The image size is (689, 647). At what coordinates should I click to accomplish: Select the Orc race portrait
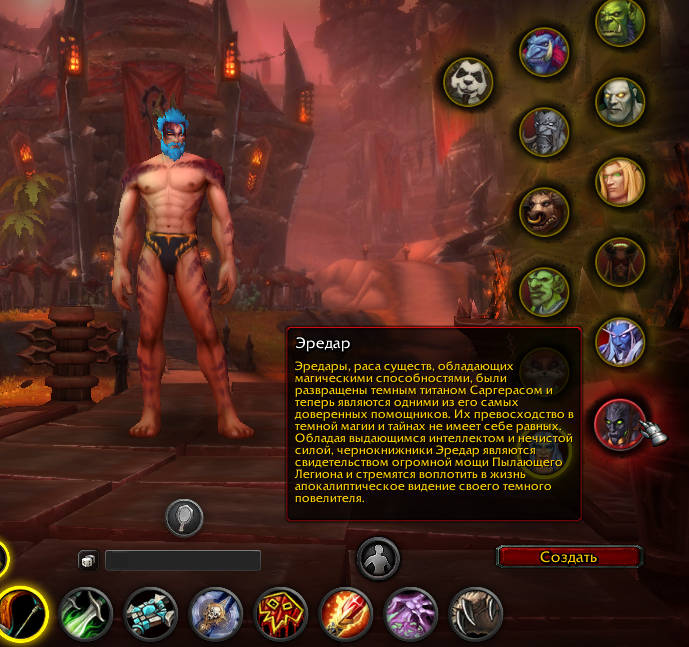point(620,23)
